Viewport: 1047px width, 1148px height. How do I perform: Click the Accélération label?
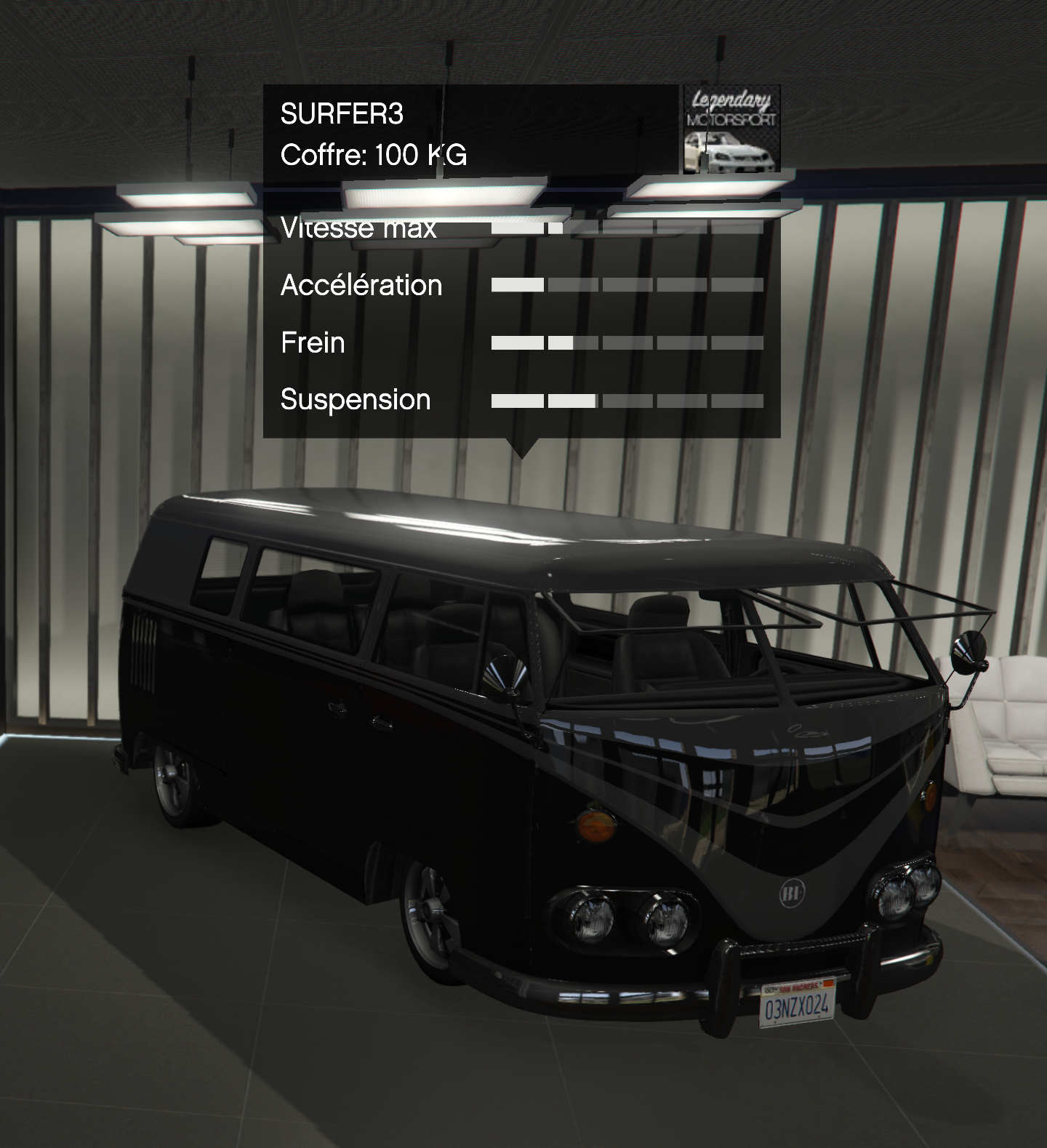click(x=360, y=285)
